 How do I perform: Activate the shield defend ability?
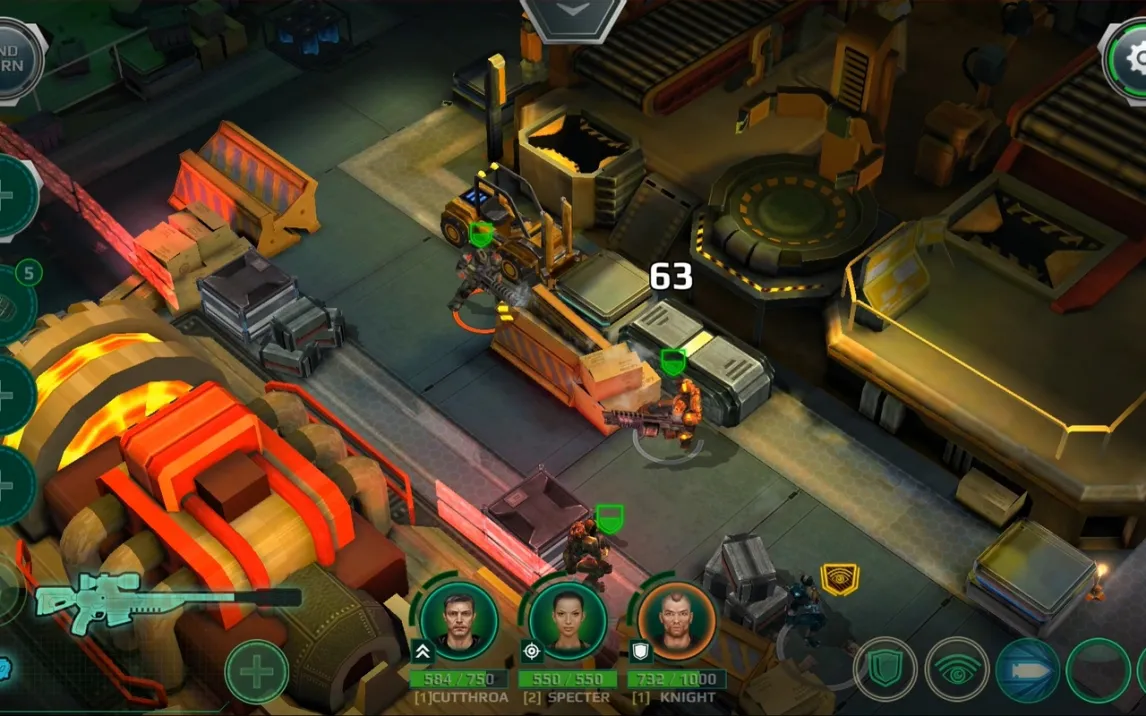(x=886, y=669)
